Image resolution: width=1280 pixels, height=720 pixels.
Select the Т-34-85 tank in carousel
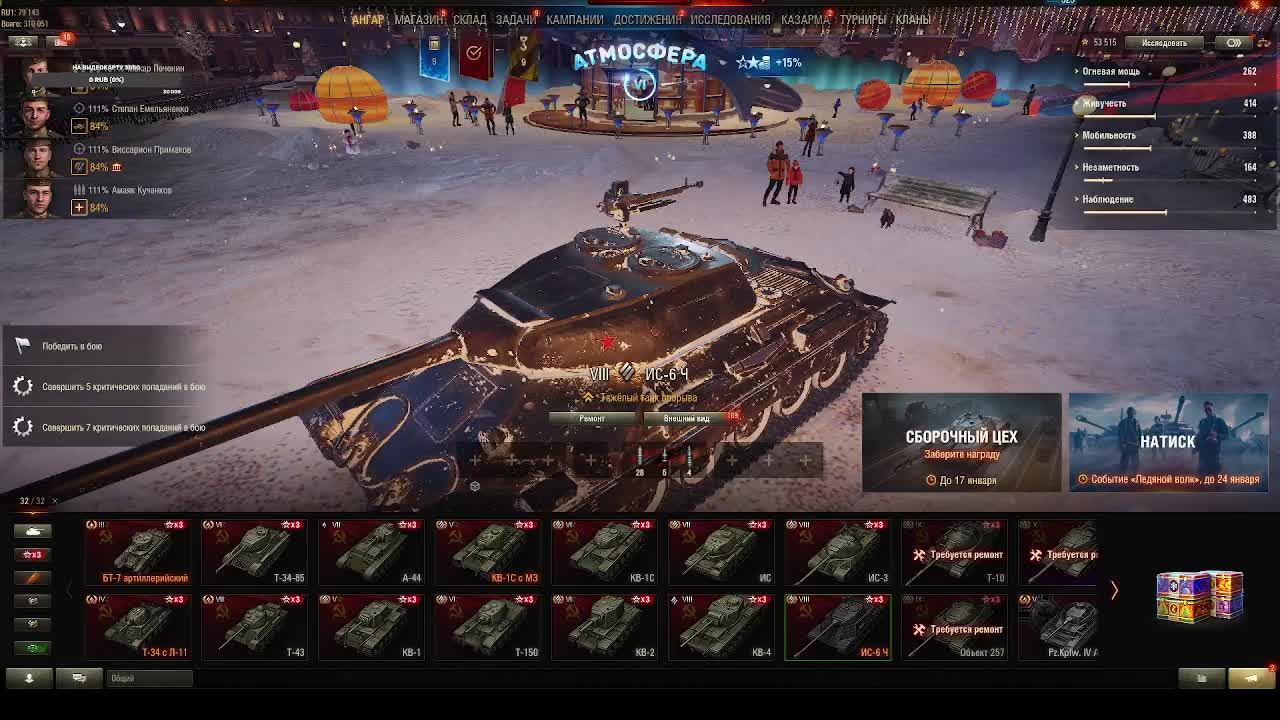tap(254, 552)
